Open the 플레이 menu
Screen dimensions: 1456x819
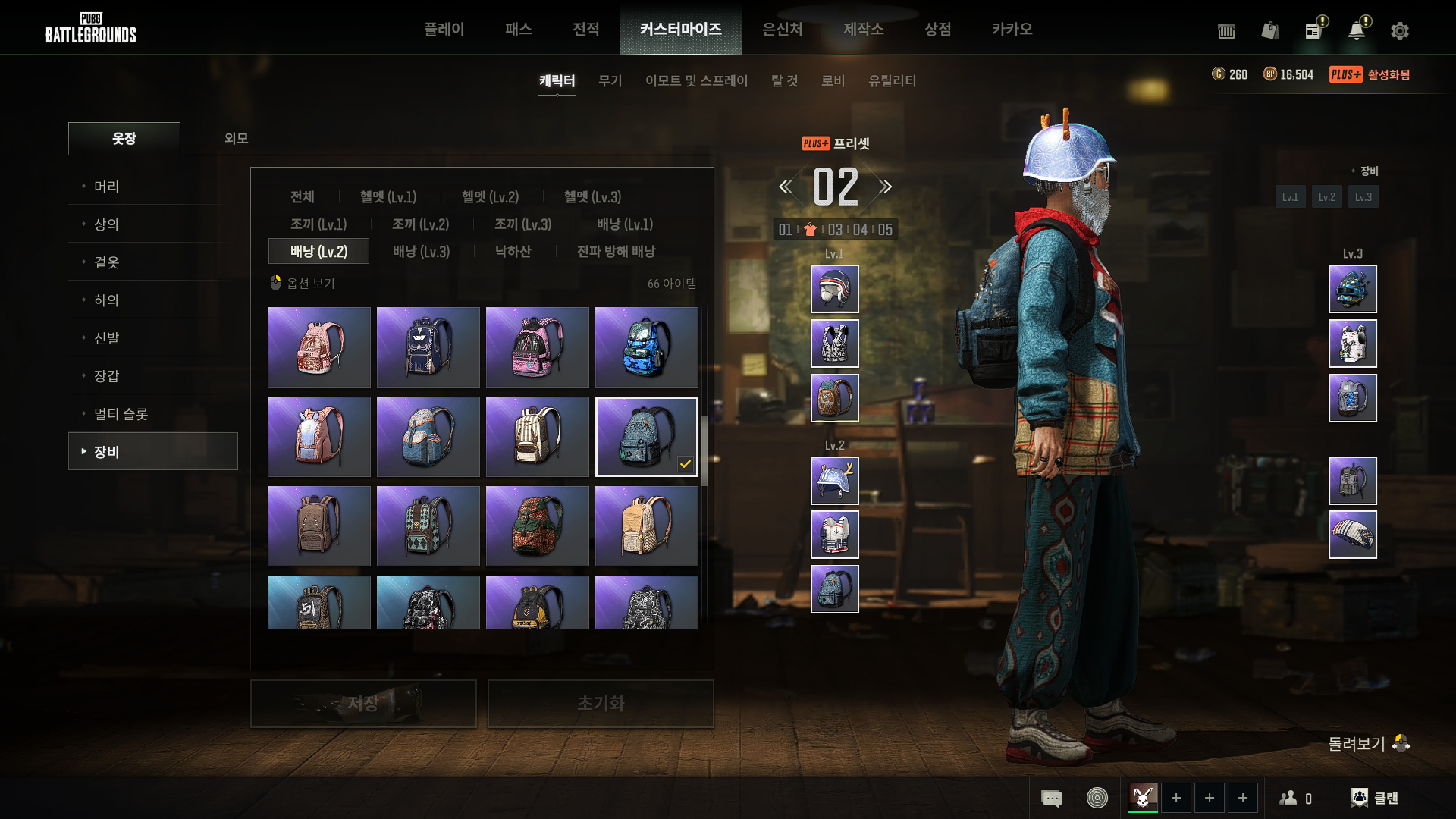click(x=444, y=29)
